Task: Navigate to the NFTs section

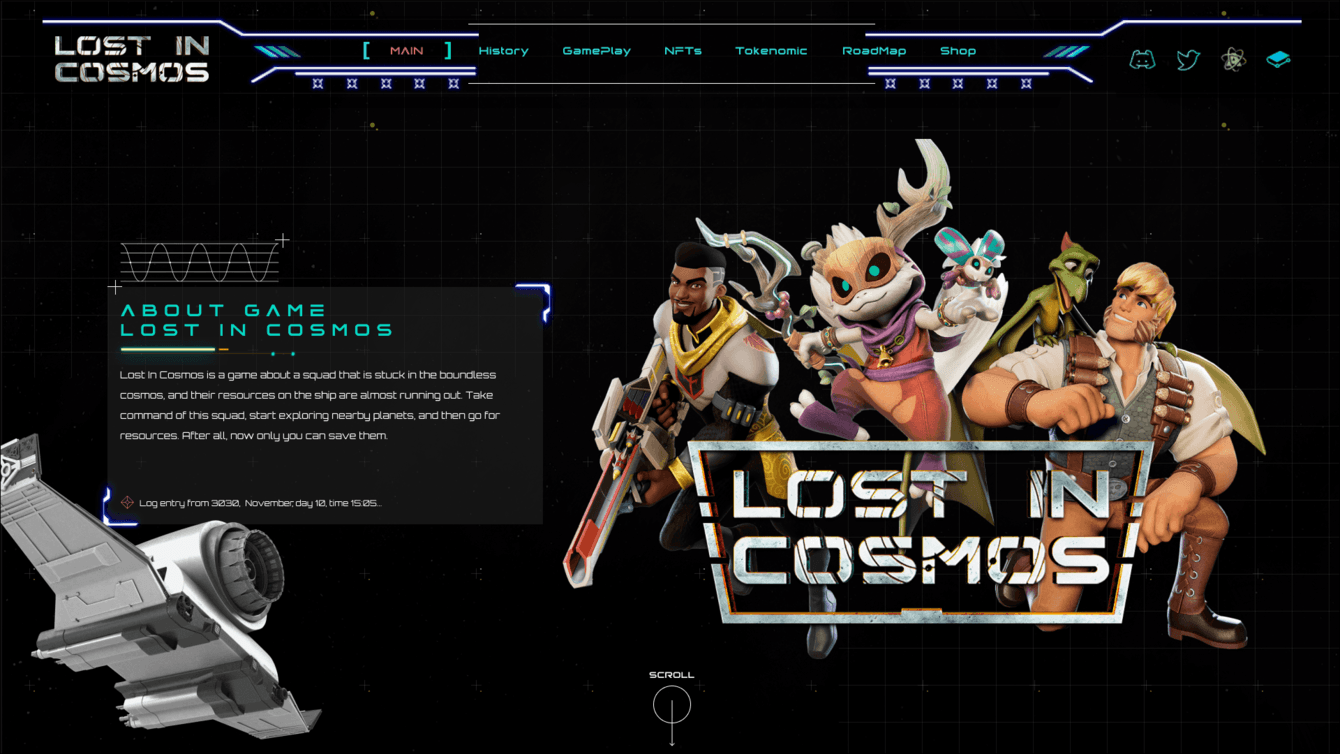Action: (681, 50)
